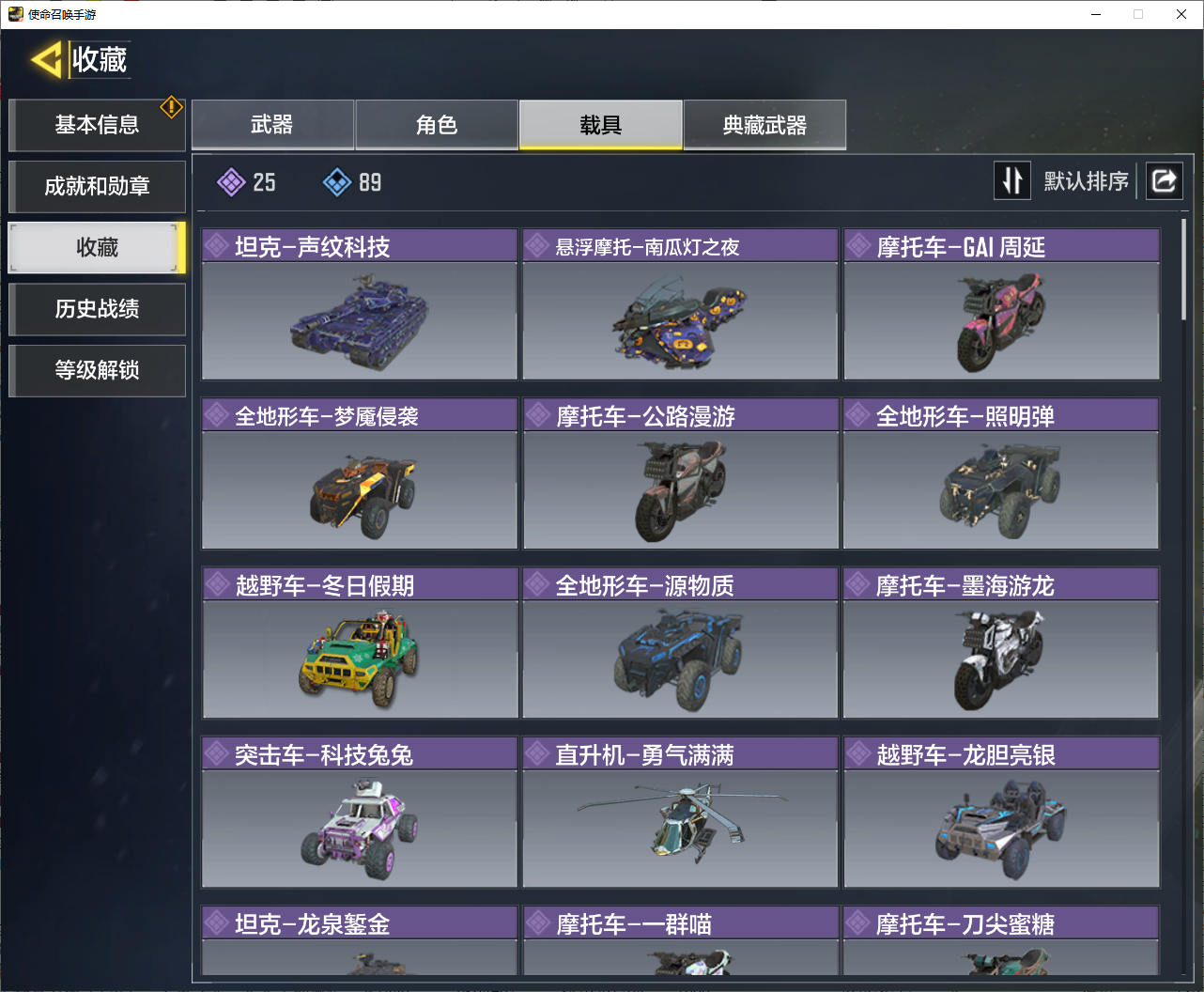Select the 全地形车-梦魇侵袭 card
This screenshot has height=992, width=1204.
360,473
